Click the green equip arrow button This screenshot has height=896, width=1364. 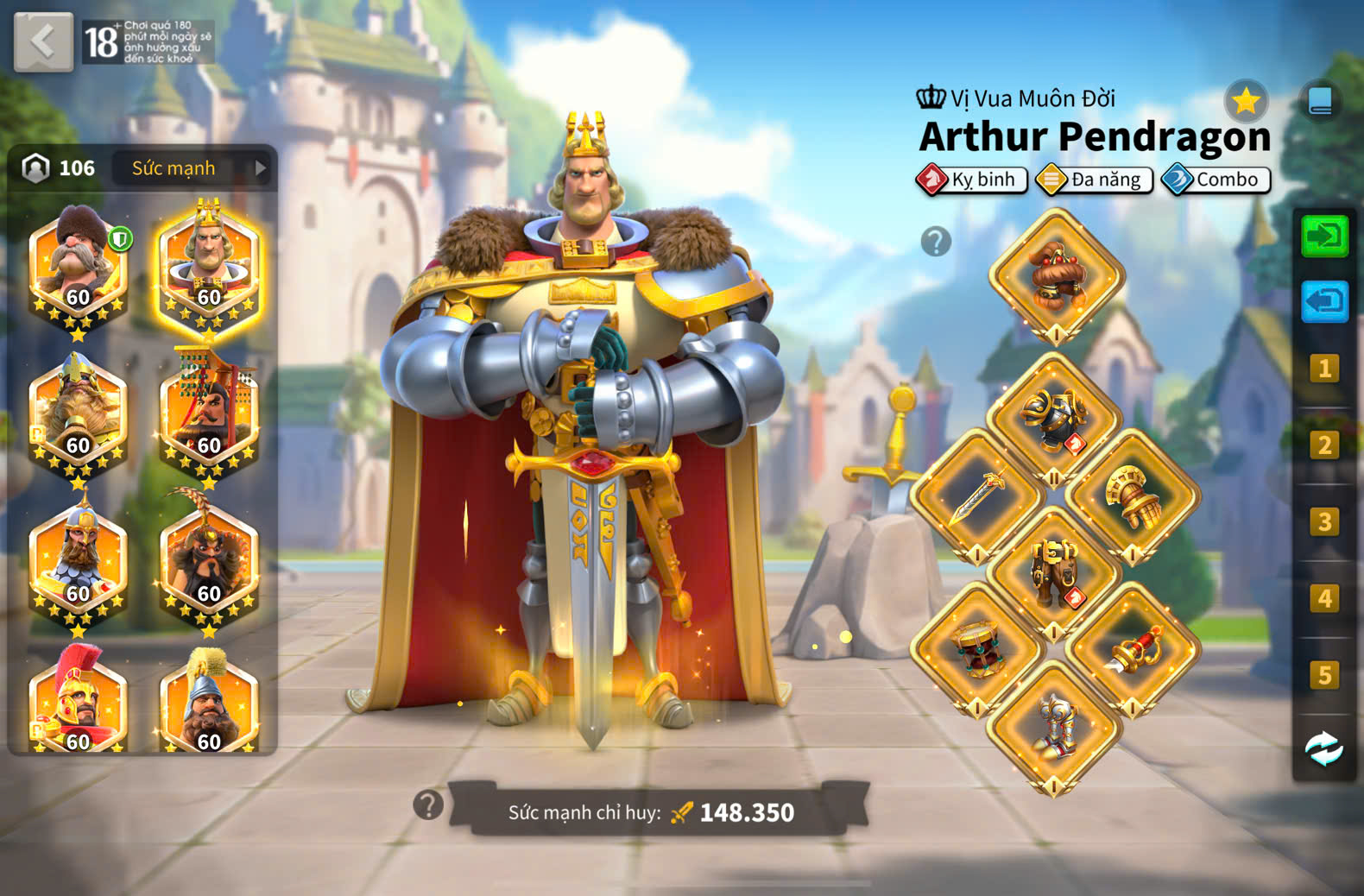pos(1324,236)
